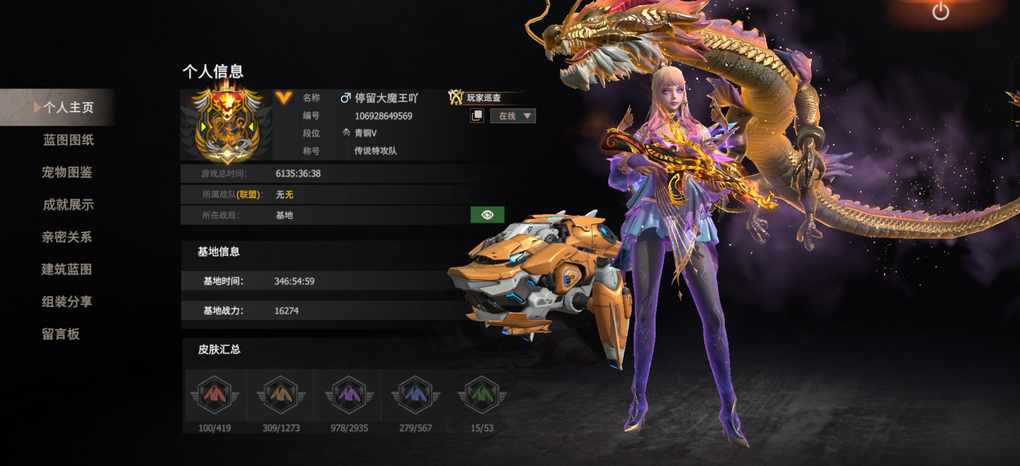Switch to the 蓝图图纸 tab
Image resolution: width=1020 pixels, height=466 pixels.
click(68, 140)
